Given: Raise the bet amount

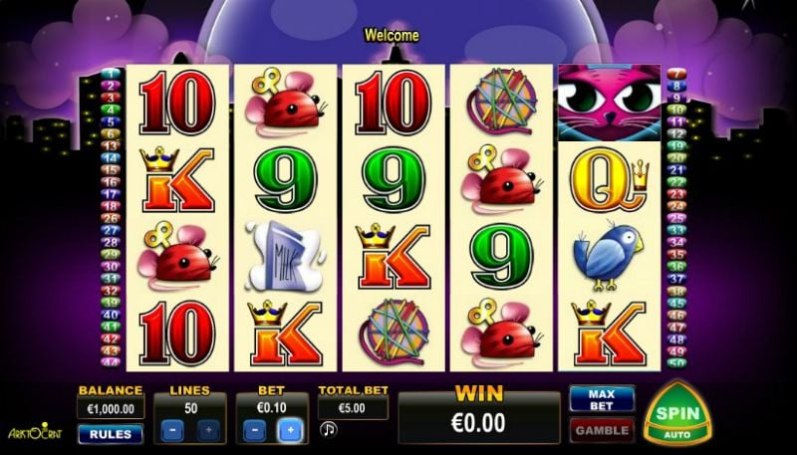Looking at the screenshot, I should (292, 431).
